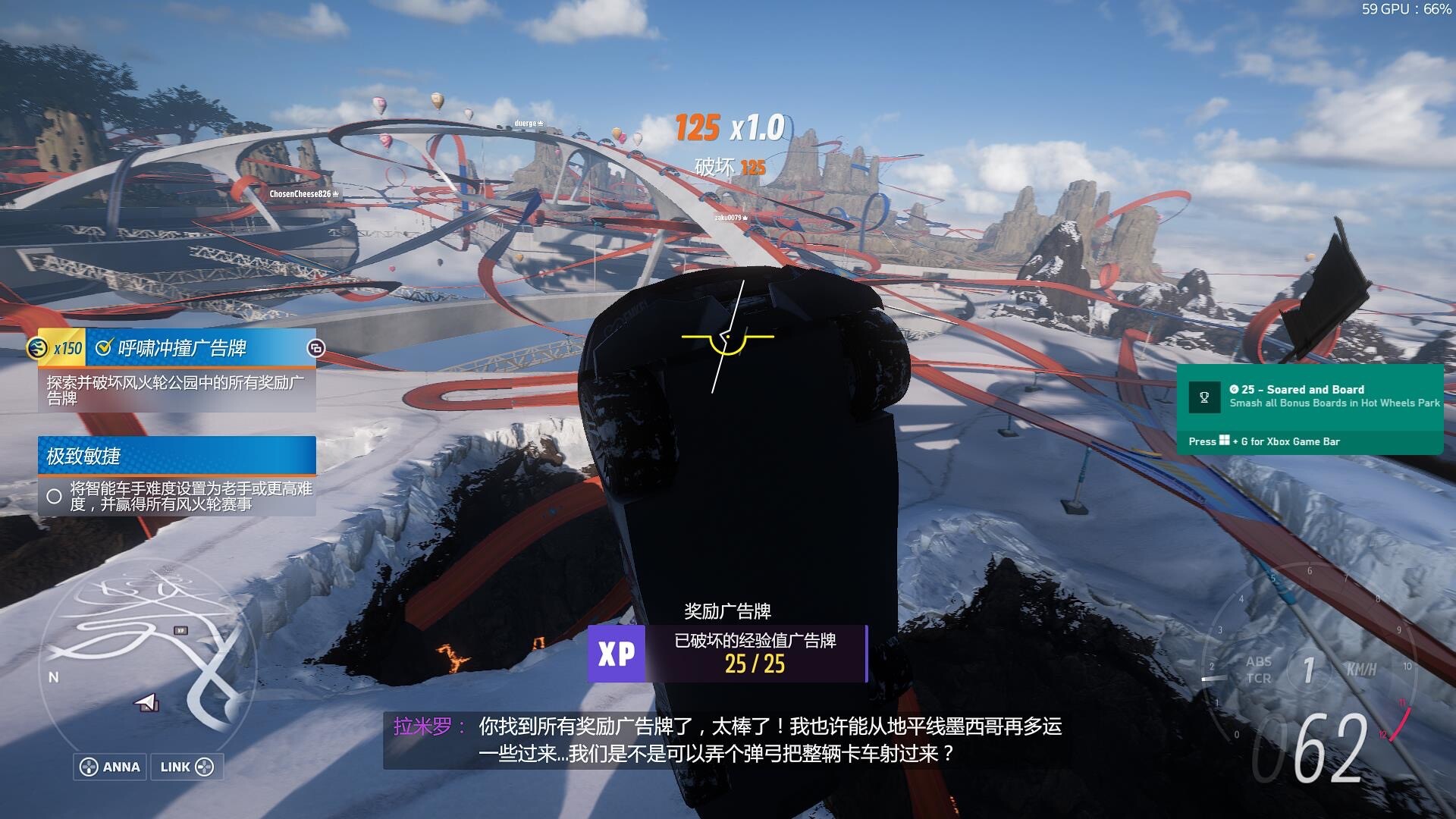This screenshot has height=819, width=1456.
Task: Toggle the circle next to the 极致敏捷 objective
Action: click(x=54, y=497)
